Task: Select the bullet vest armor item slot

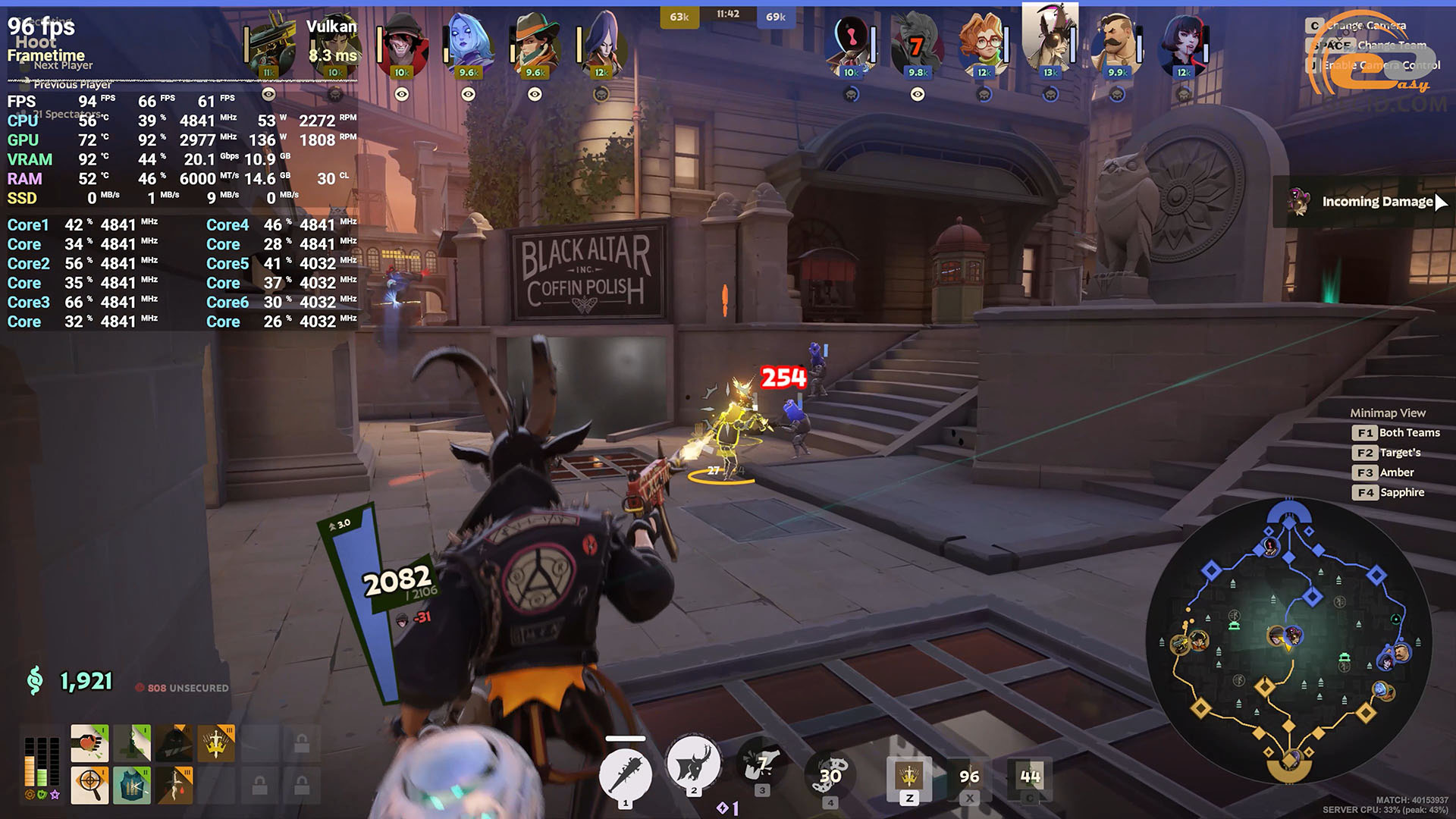Action: (132, 784)
